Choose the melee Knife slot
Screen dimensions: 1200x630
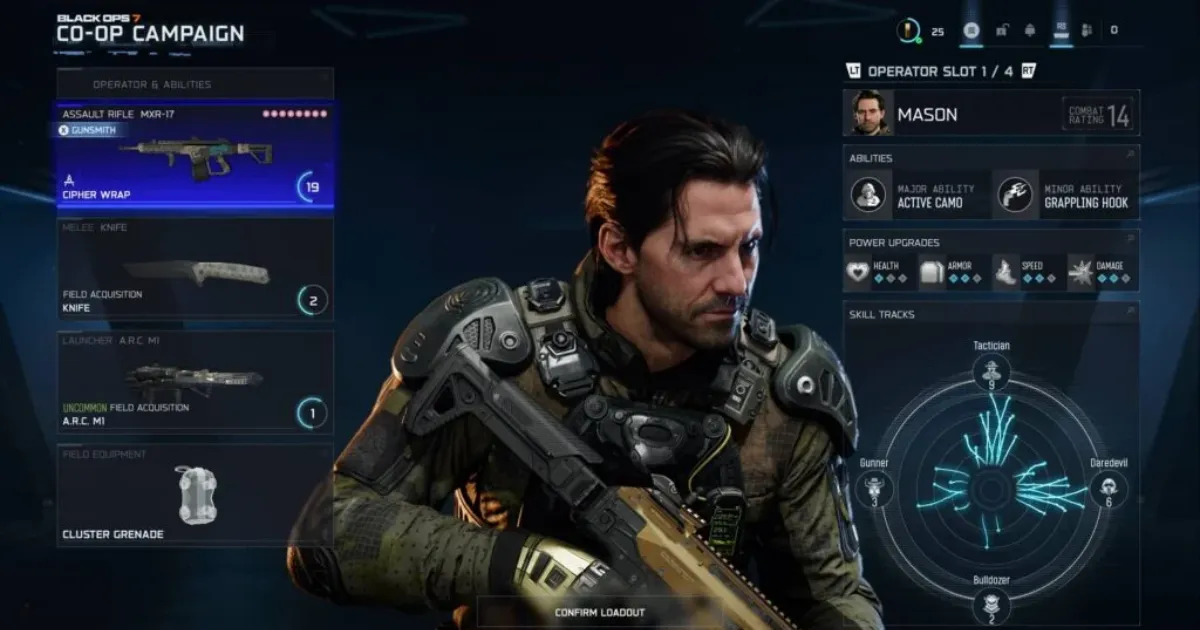click(195, 270)
